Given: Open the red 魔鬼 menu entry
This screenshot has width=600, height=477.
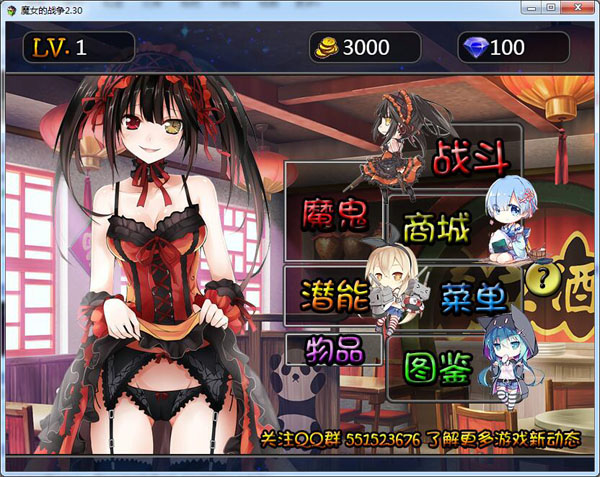Looking at the screenshot, I should pyautogui.click(x=329, y=212).
